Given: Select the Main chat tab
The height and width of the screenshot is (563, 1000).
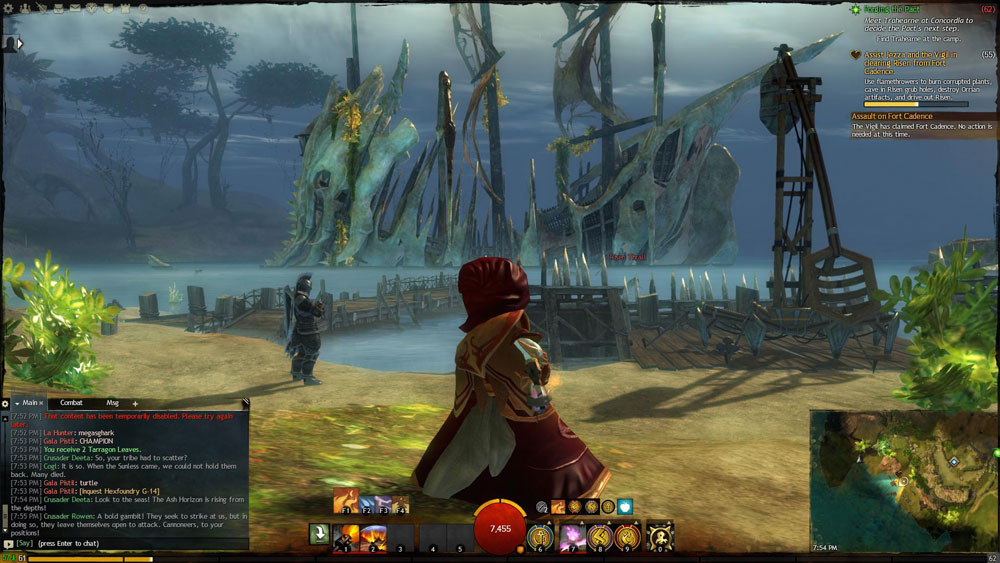Looking at the screenshot, I should coord(30,403).
